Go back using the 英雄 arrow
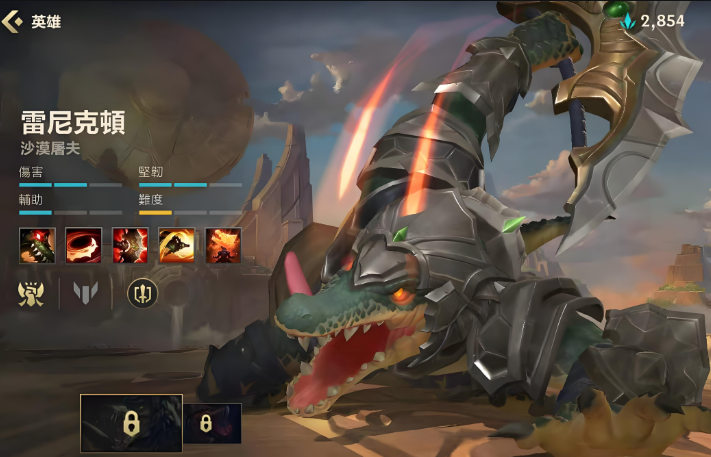 click(14, 21)
